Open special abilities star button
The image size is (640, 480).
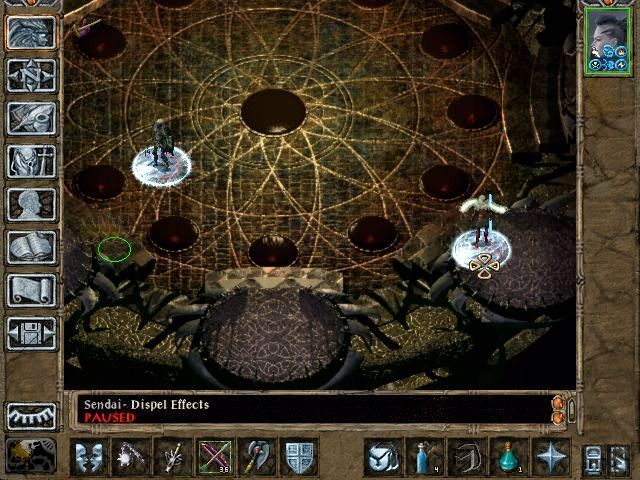[551, 457]
